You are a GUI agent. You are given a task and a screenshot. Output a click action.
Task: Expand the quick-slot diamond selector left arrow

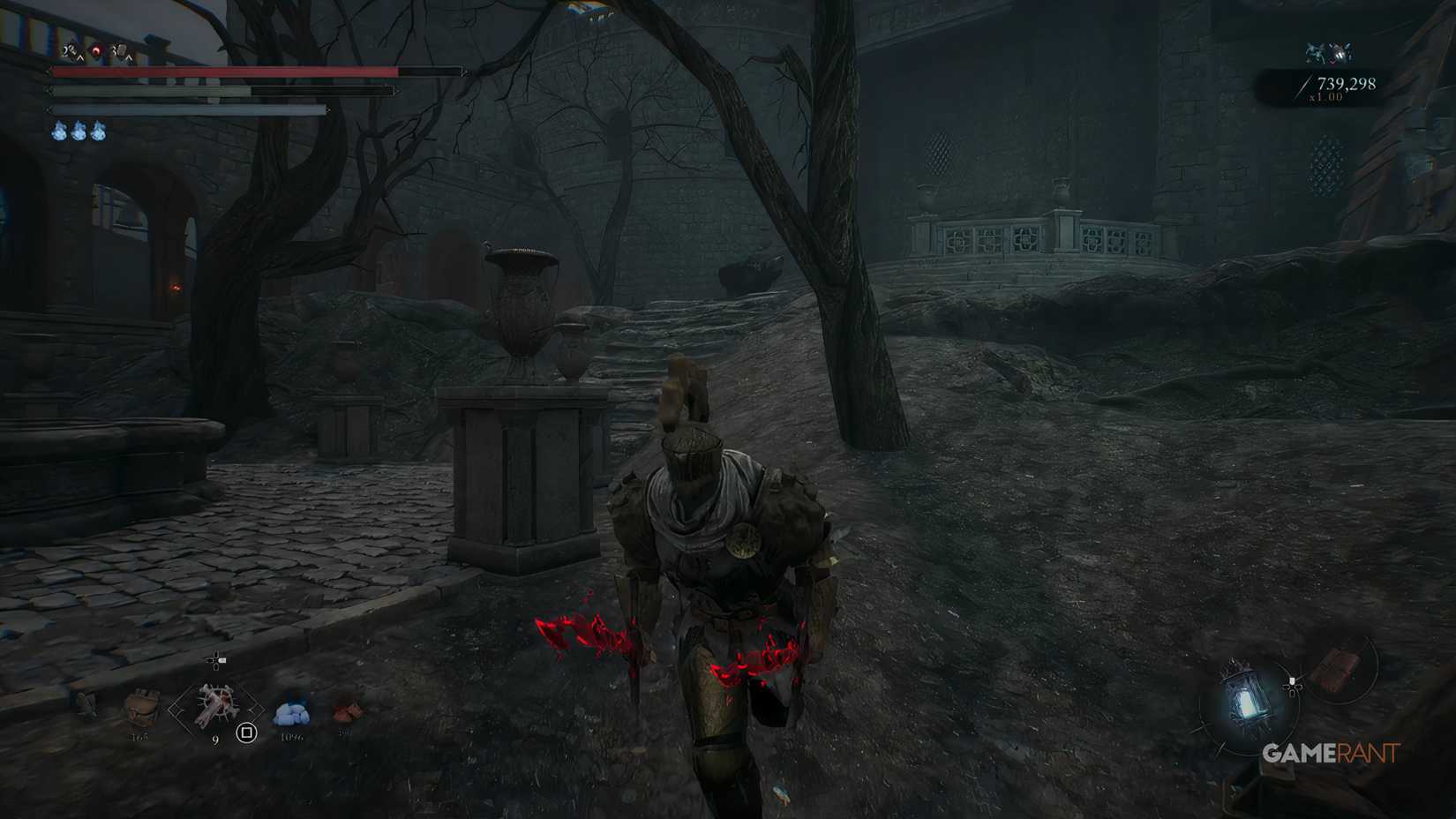[x=176, y=710]
